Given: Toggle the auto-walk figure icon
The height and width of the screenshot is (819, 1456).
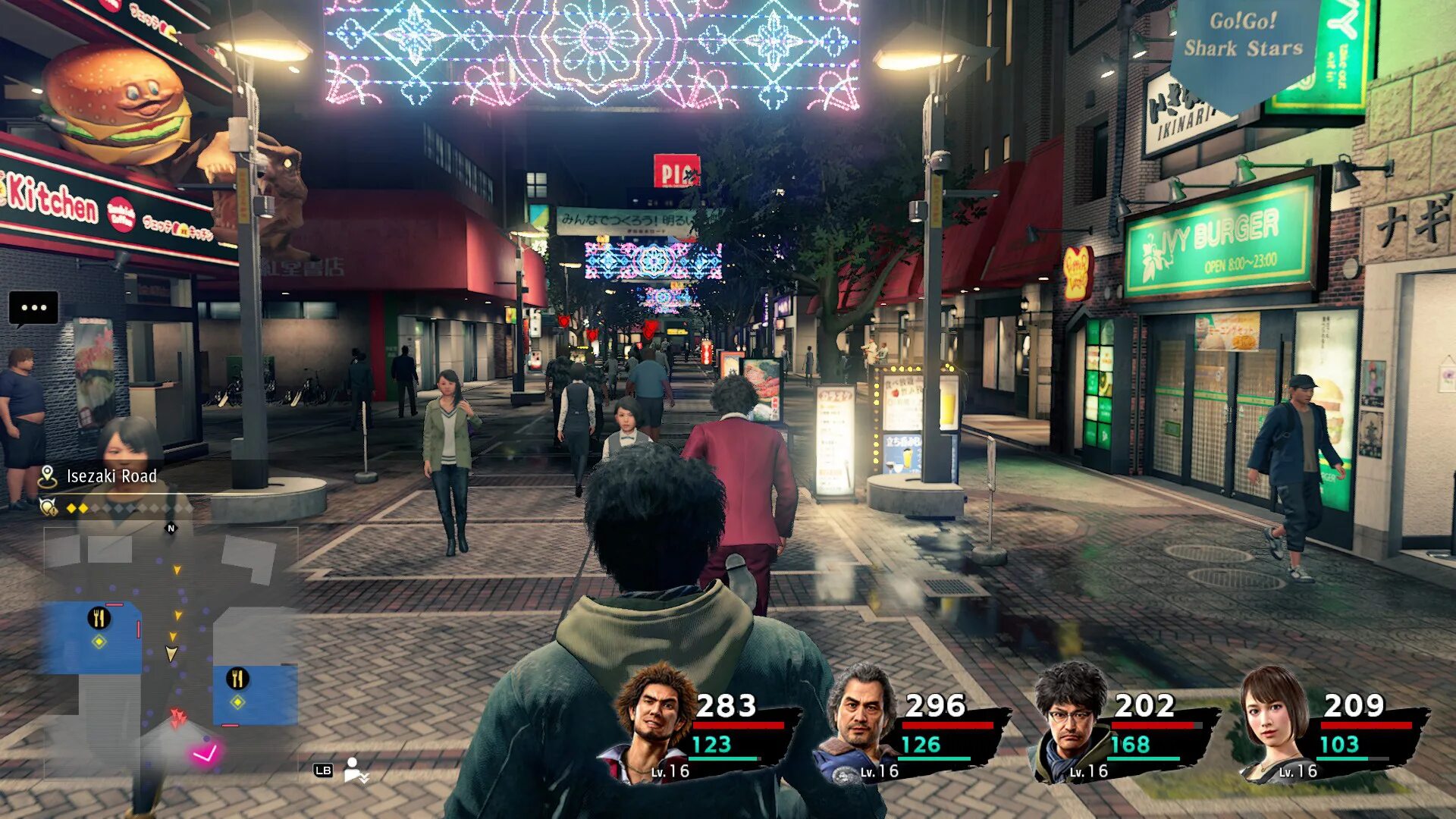Looking at the screenshot, I should pyautogui.click(x=354, y=770).
